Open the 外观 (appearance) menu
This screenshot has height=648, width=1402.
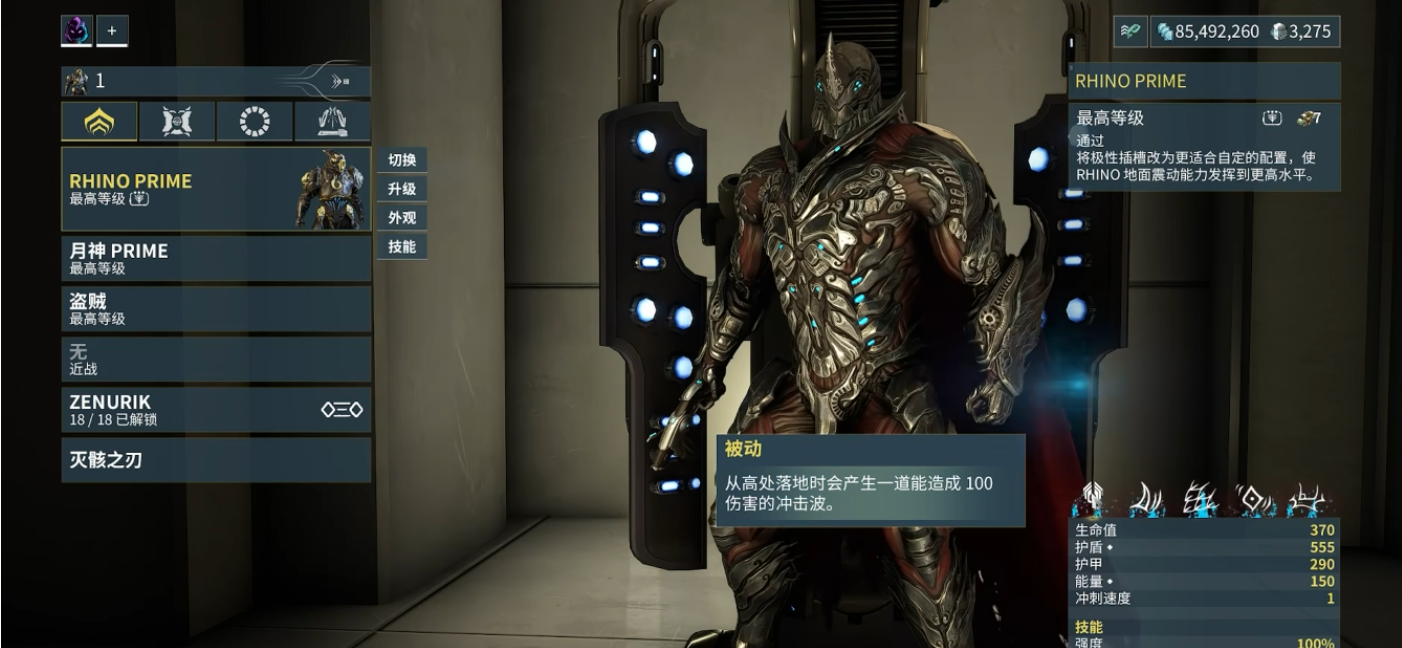point(402,217)
